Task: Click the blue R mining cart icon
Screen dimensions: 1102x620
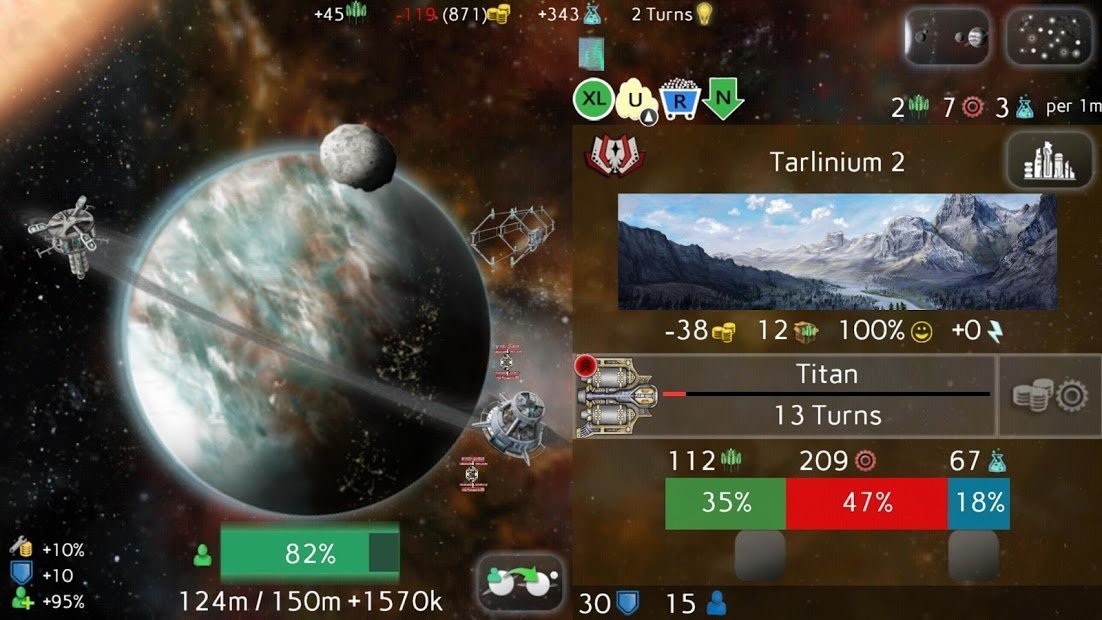Action: (679, 99)
